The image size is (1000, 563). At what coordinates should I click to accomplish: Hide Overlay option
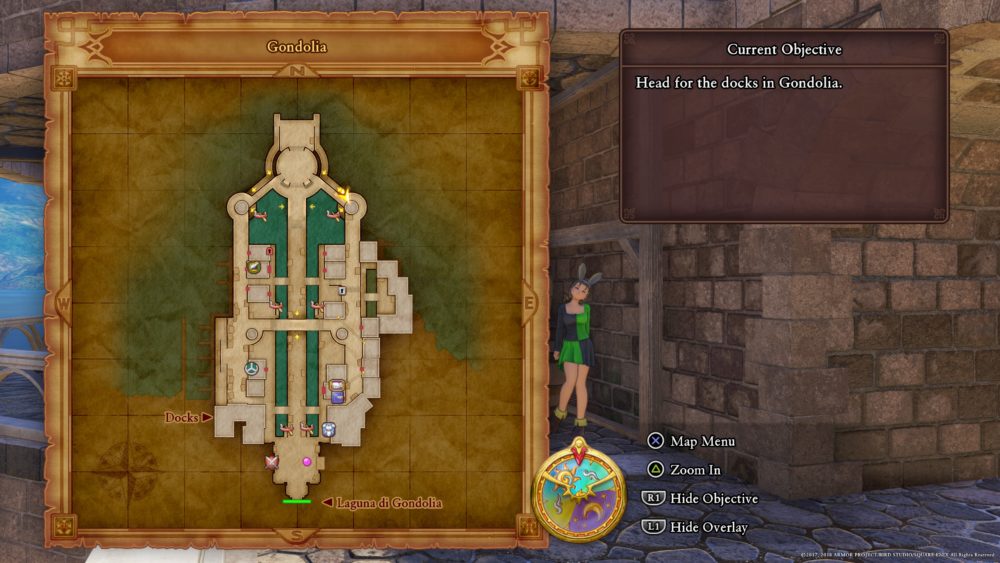(709, 527)
